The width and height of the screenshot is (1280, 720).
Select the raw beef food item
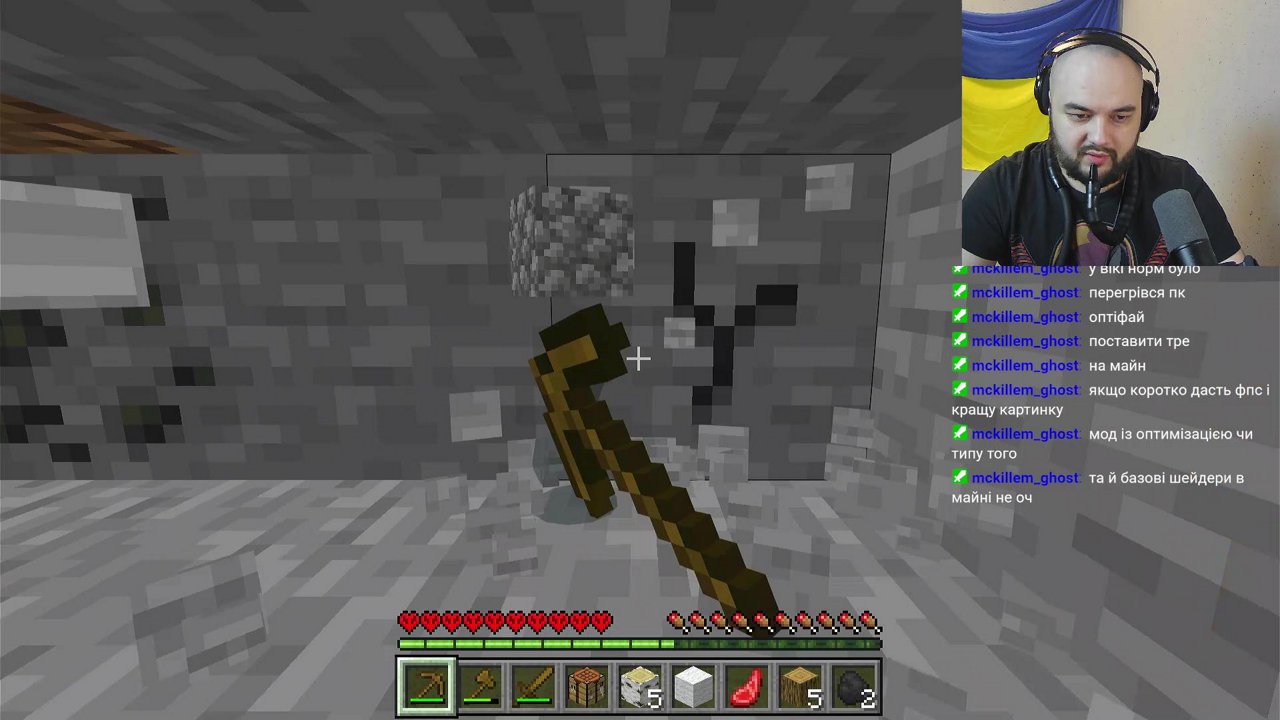[x=747, y=685]
